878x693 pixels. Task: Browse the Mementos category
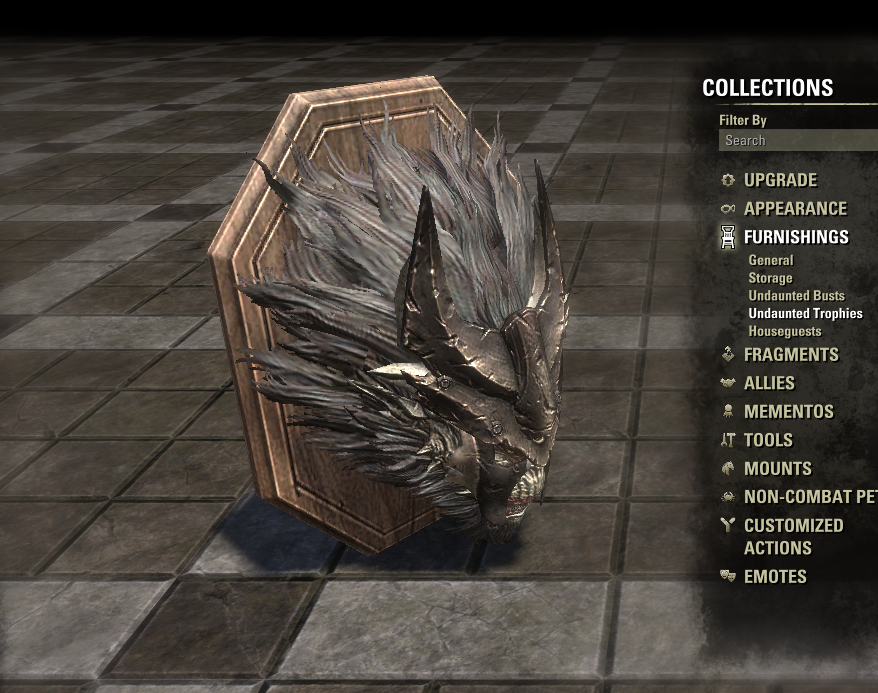(788, 411)
